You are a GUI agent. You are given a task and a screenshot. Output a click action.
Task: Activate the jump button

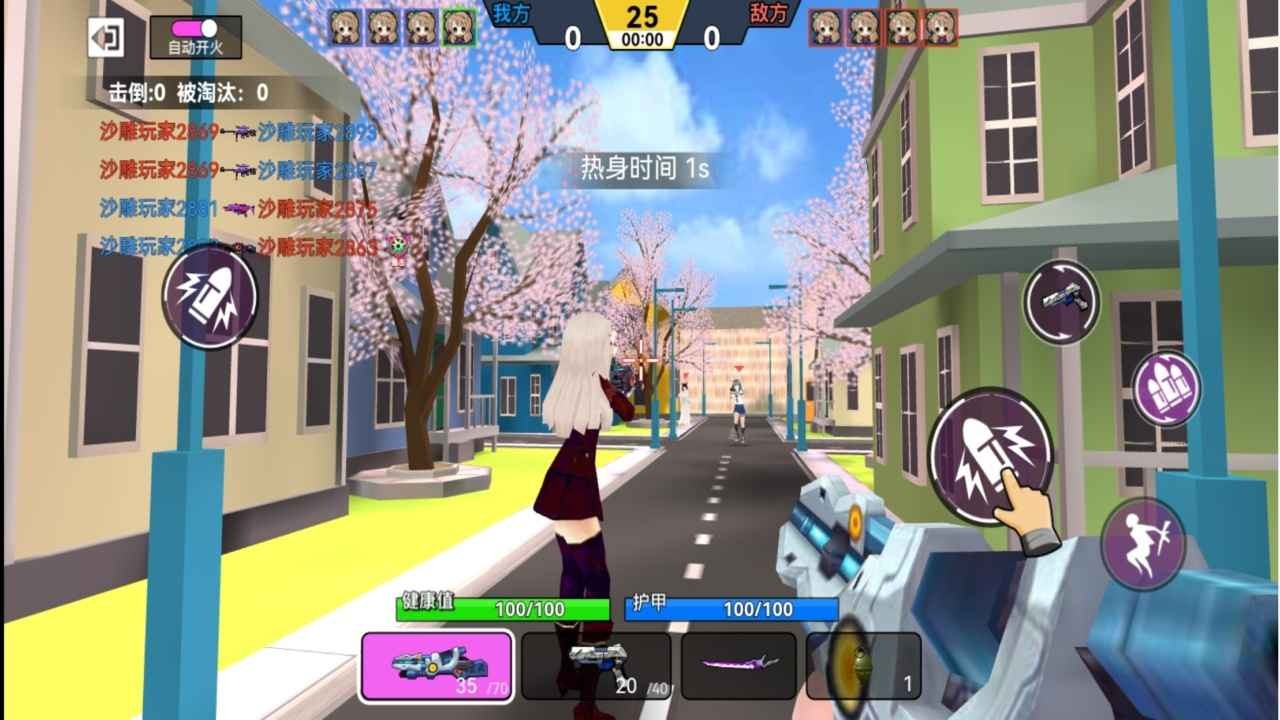coord(1143,543)
